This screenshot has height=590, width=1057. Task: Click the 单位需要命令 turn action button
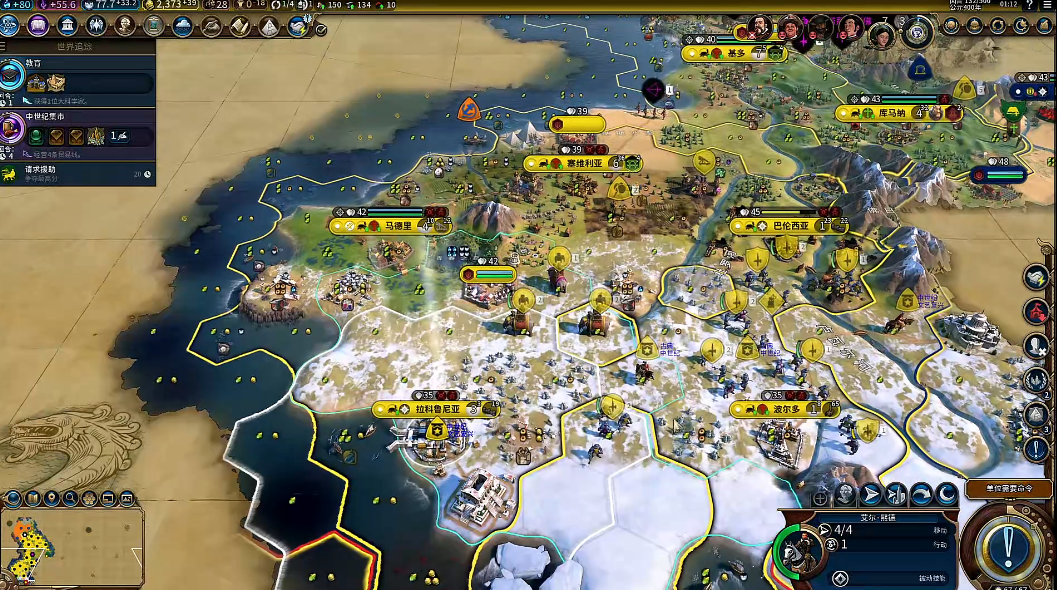[1011, 490]
